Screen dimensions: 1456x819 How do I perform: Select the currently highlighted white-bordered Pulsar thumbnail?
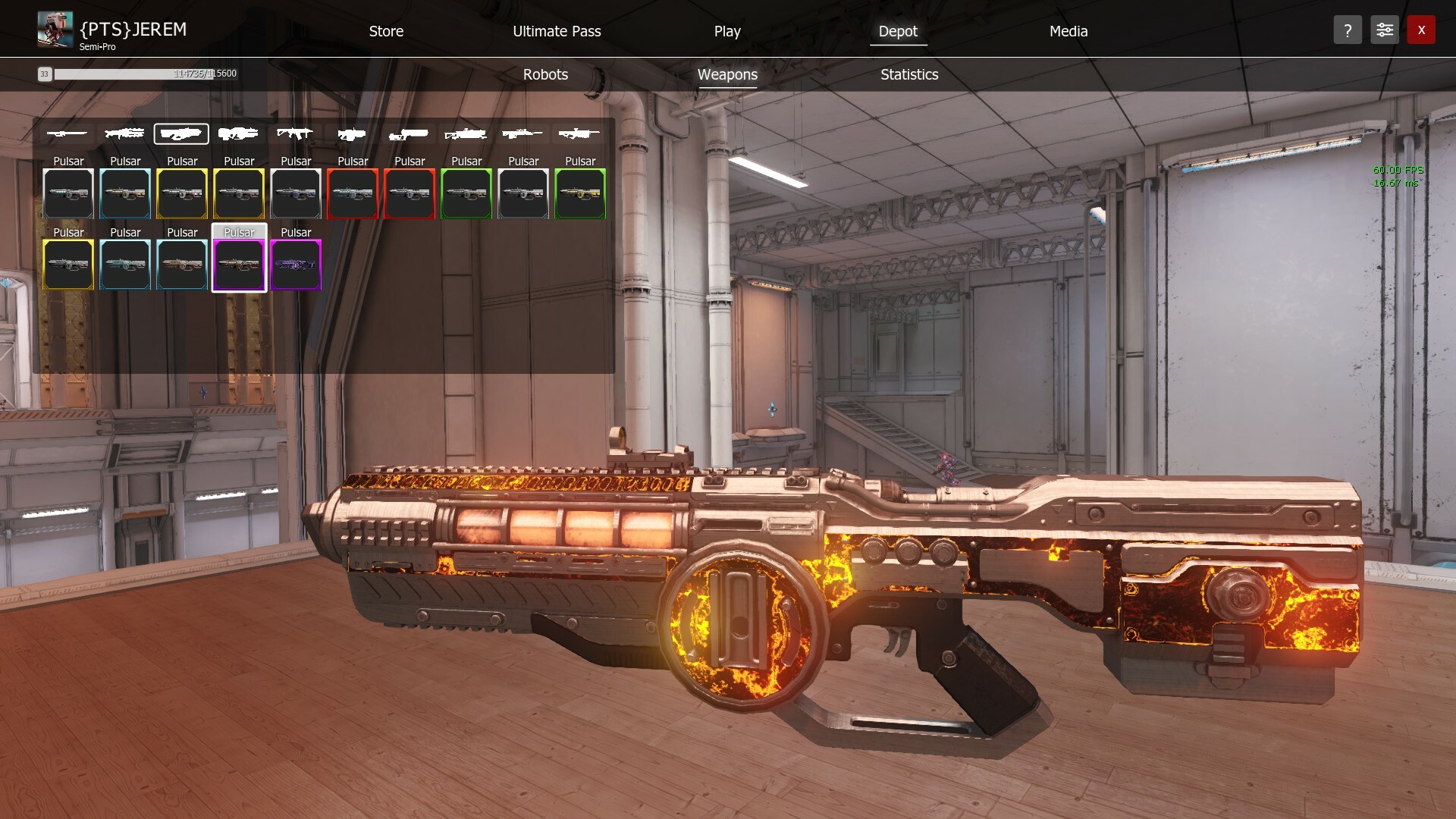239,265
